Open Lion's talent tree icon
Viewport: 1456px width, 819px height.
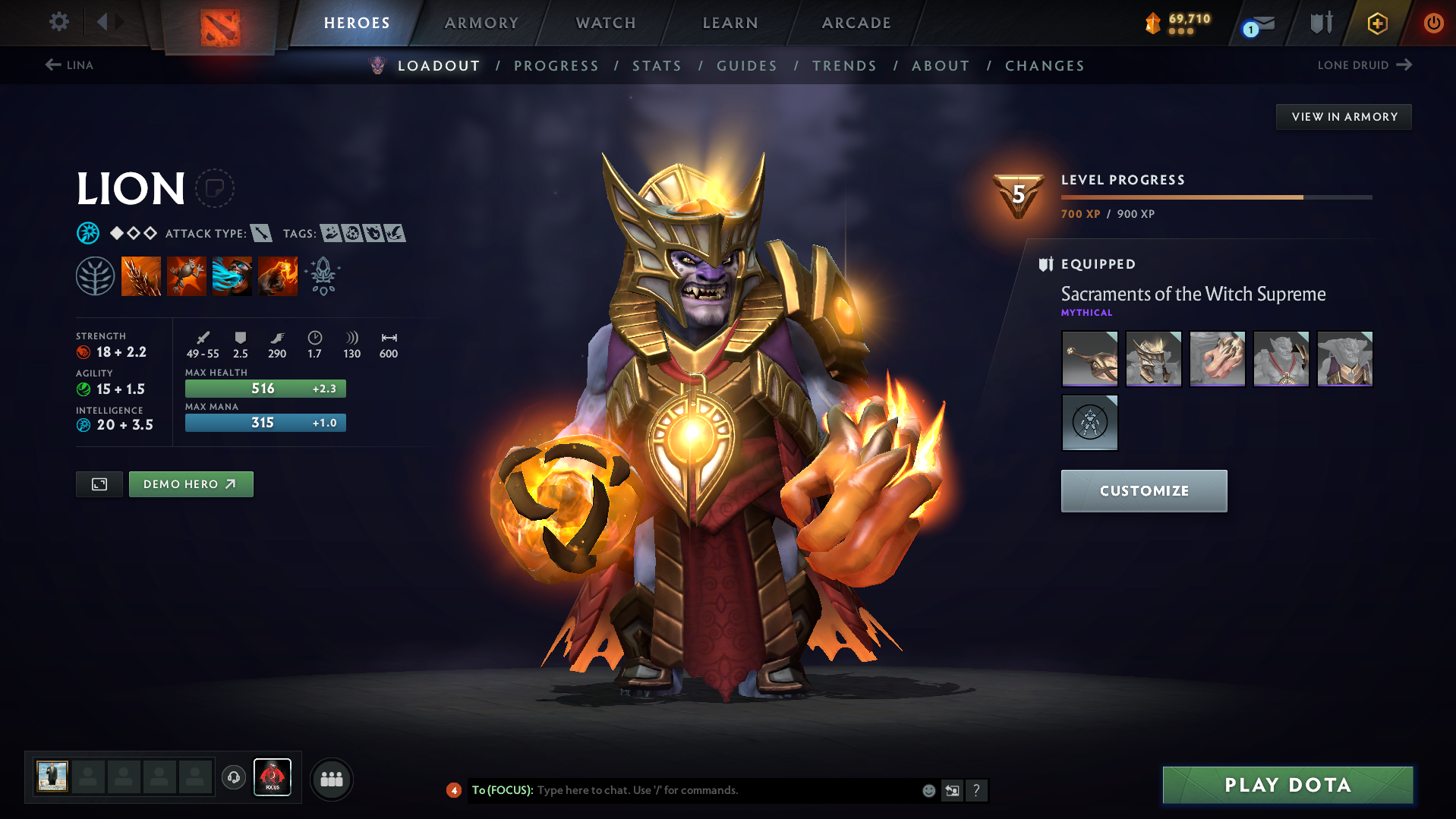95,275
